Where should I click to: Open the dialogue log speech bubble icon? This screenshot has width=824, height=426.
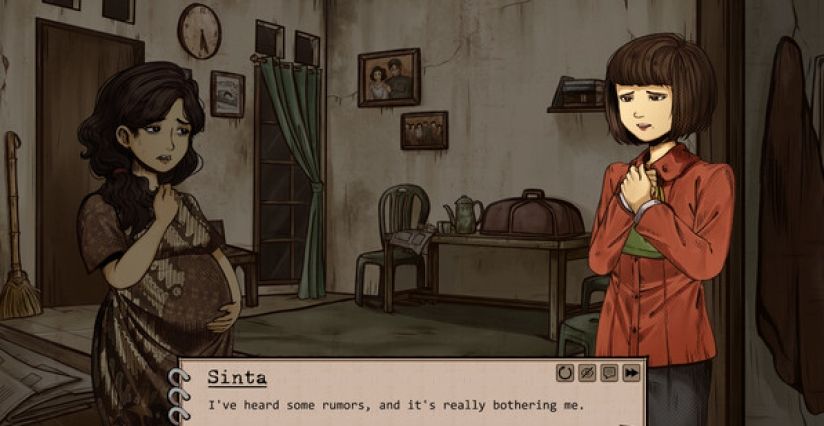[x=609, y=373]
